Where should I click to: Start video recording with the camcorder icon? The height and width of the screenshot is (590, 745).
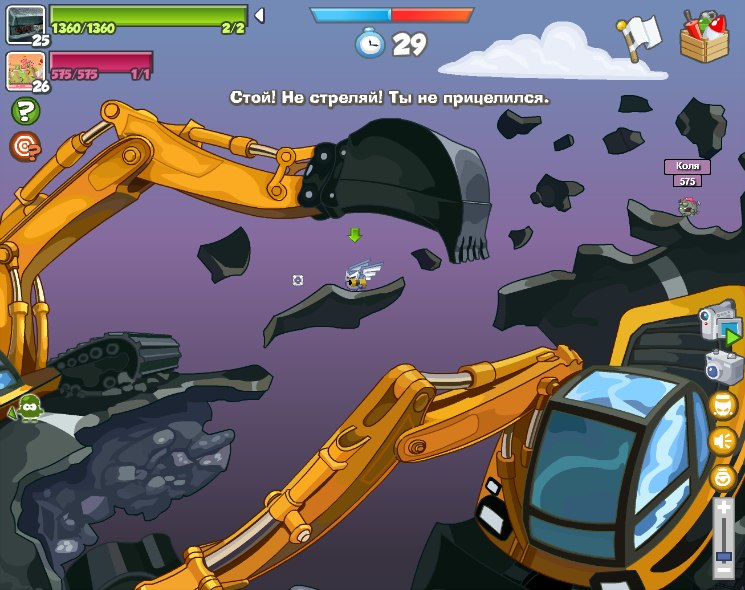point(720,324)
